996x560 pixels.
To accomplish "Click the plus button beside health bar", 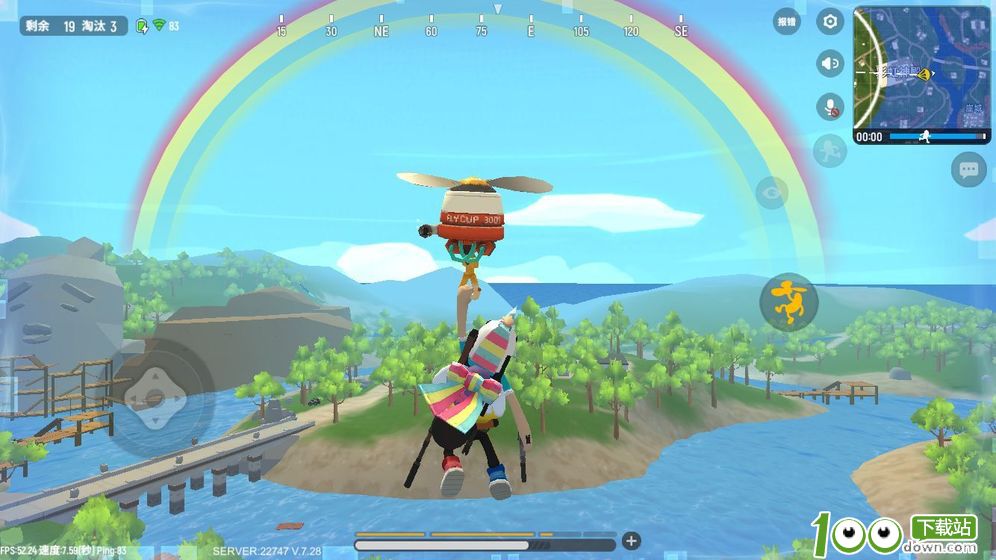I will point(631,541).
